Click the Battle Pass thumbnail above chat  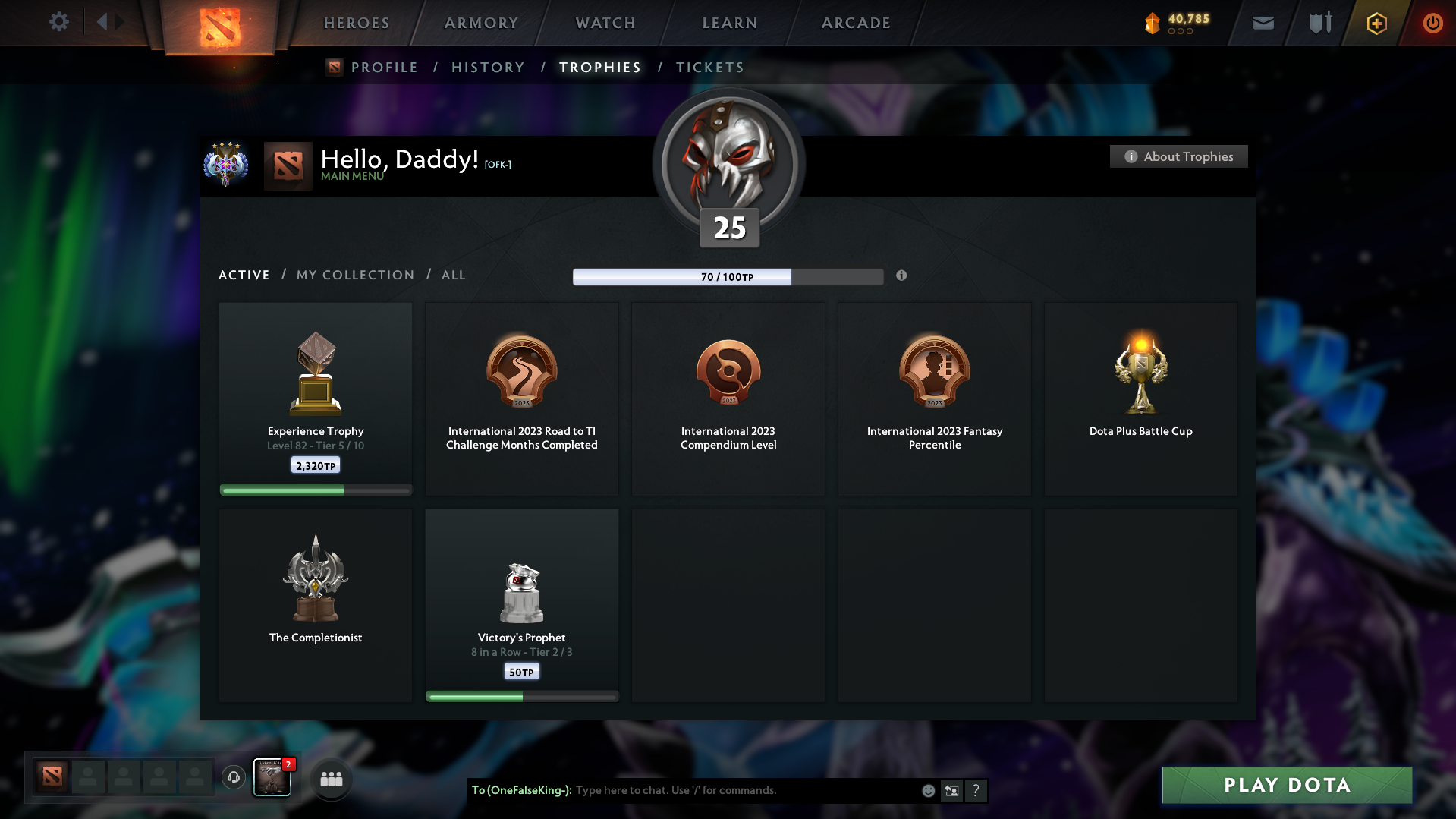coord(272,777)
